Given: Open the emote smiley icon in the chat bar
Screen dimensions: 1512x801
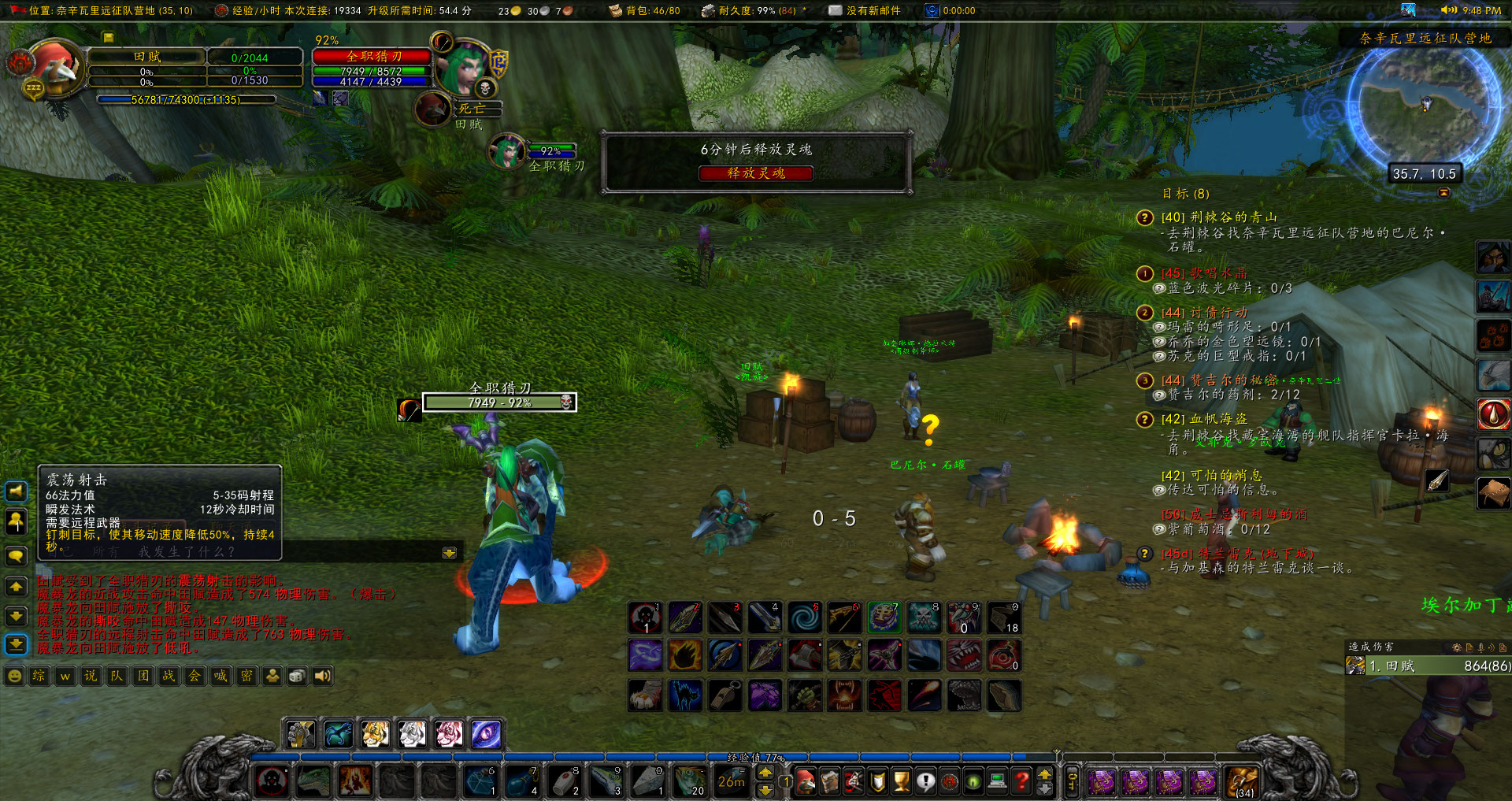Looking at the screenshot, I should click(x=15, y=676).
